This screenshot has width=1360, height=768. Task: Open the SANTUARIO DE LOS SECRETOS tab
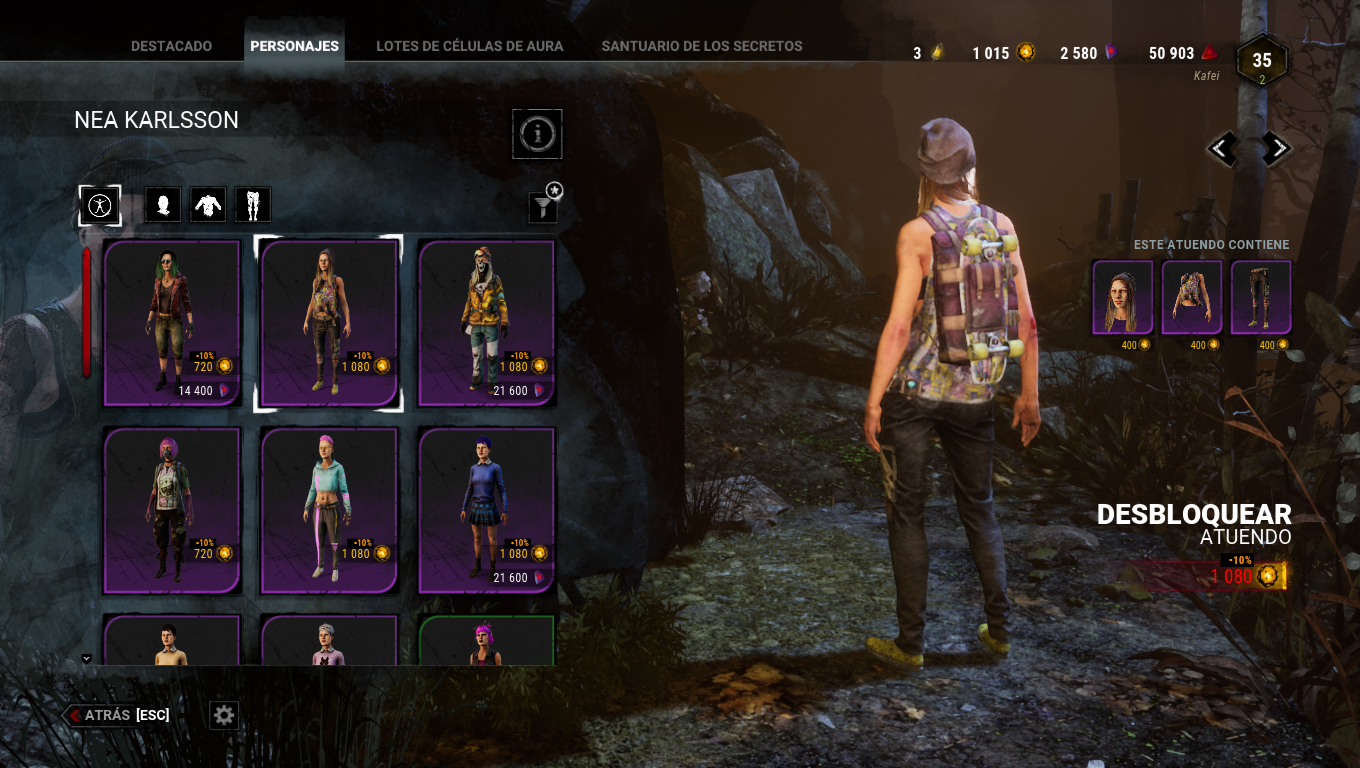701,45
